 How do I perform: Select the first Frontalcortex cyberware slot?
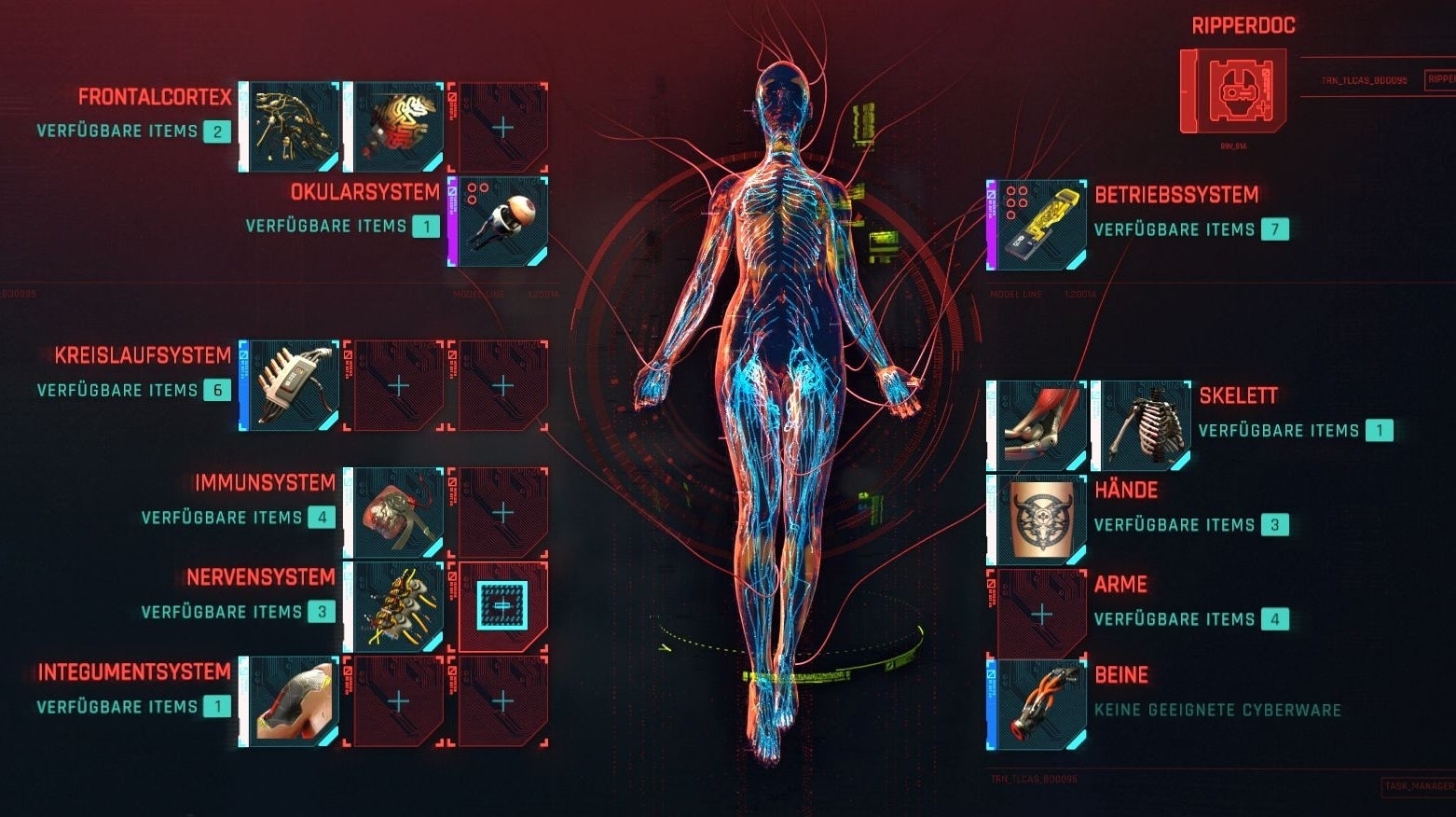pyautogui.click(x=290, y=124)
